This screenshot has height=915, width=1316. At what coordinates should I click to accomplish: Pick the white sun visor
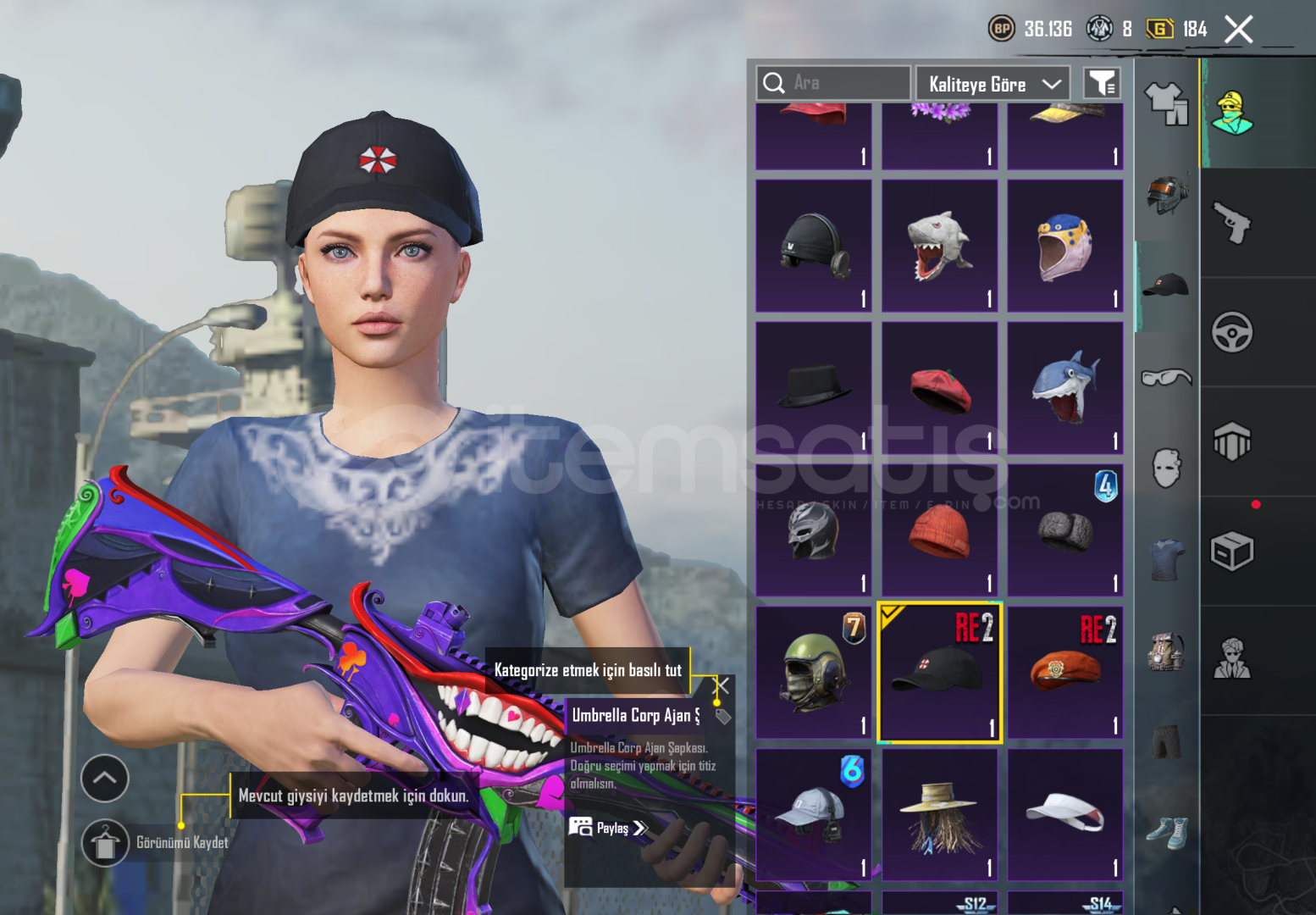pos(1065,815)
